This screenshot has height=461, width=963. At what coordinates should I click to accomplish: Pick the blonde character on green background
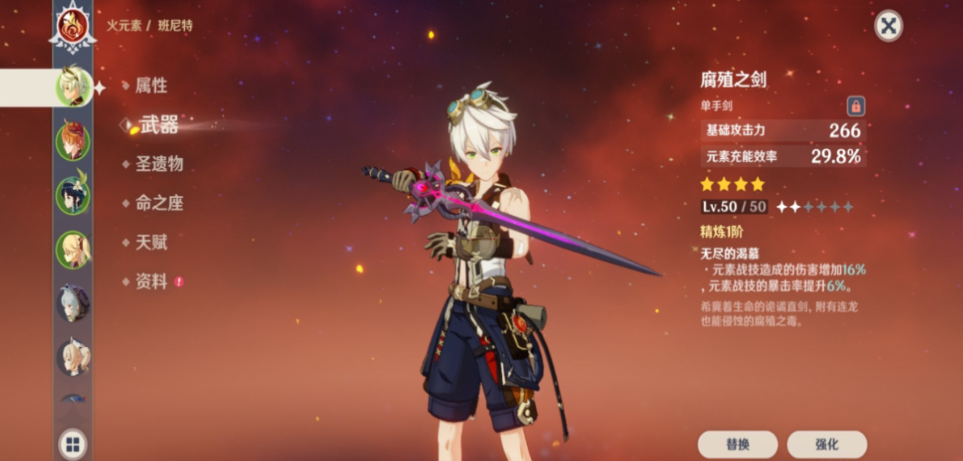(x=73, y=249)
